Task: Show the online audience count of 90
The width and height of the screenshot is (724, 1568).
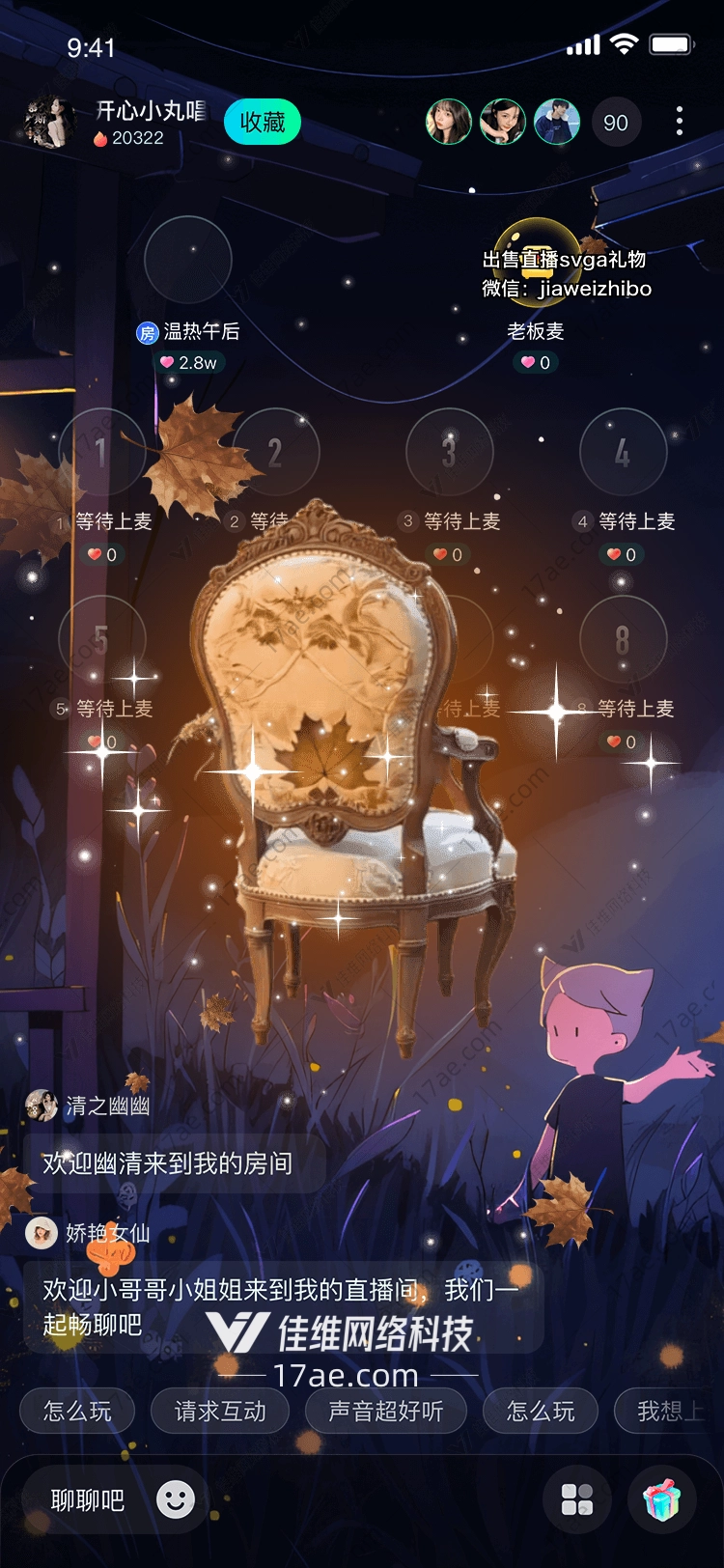Action: [x=616, y=123]
